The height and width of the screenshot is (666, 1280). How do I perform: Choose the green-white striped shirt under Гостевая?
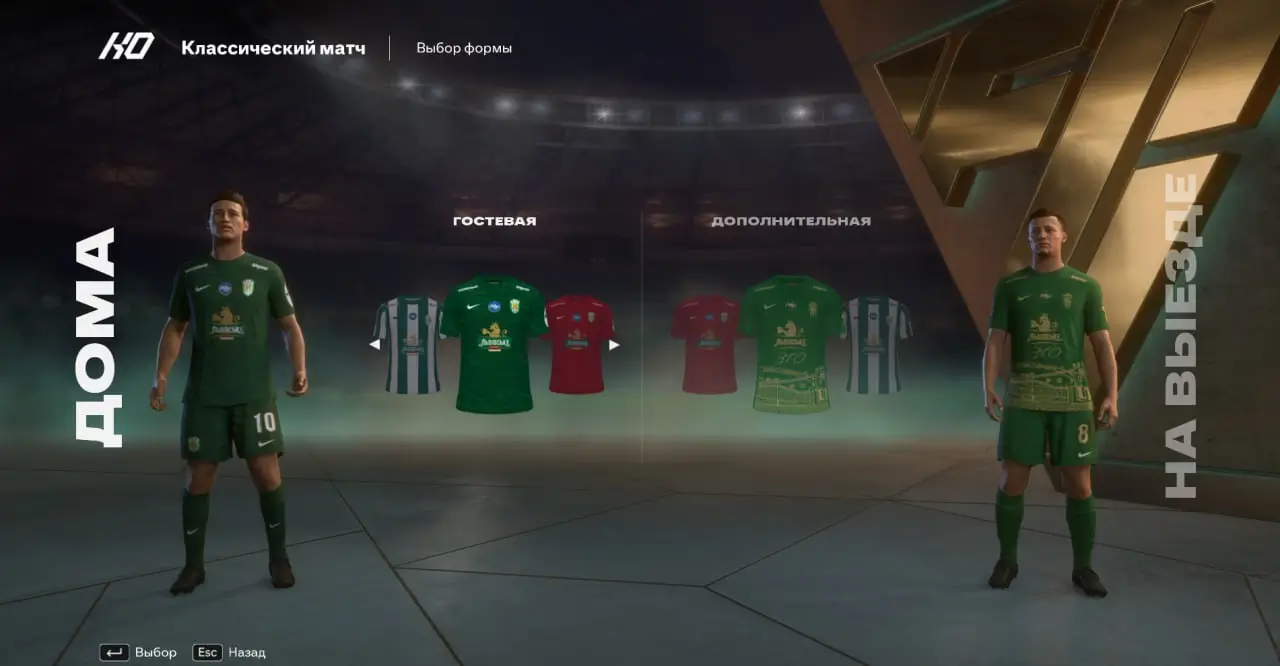coord(406,344)
